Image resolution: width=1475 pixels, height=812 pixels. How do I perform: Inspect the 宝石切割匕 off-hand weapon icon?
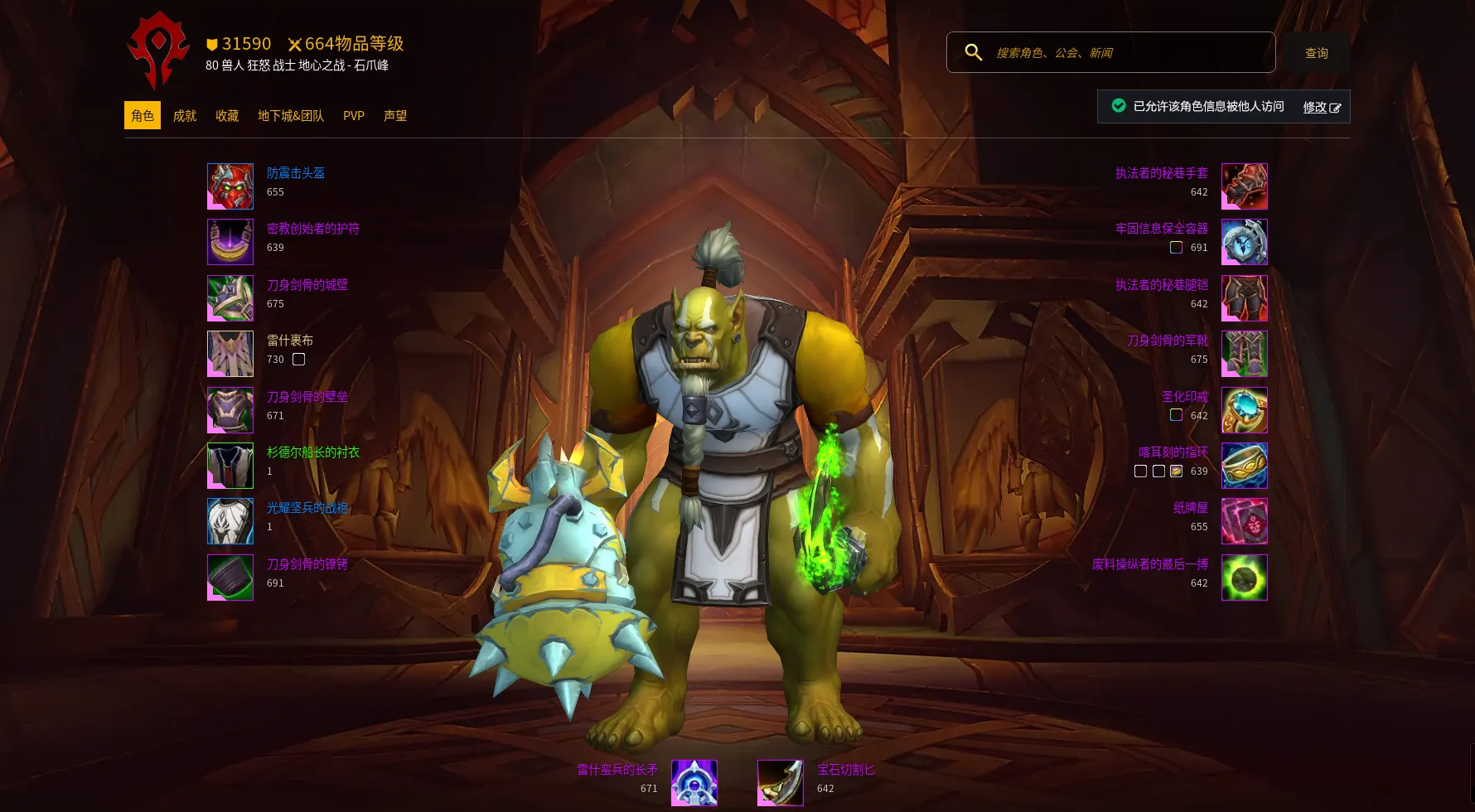[x=781, y=783]
